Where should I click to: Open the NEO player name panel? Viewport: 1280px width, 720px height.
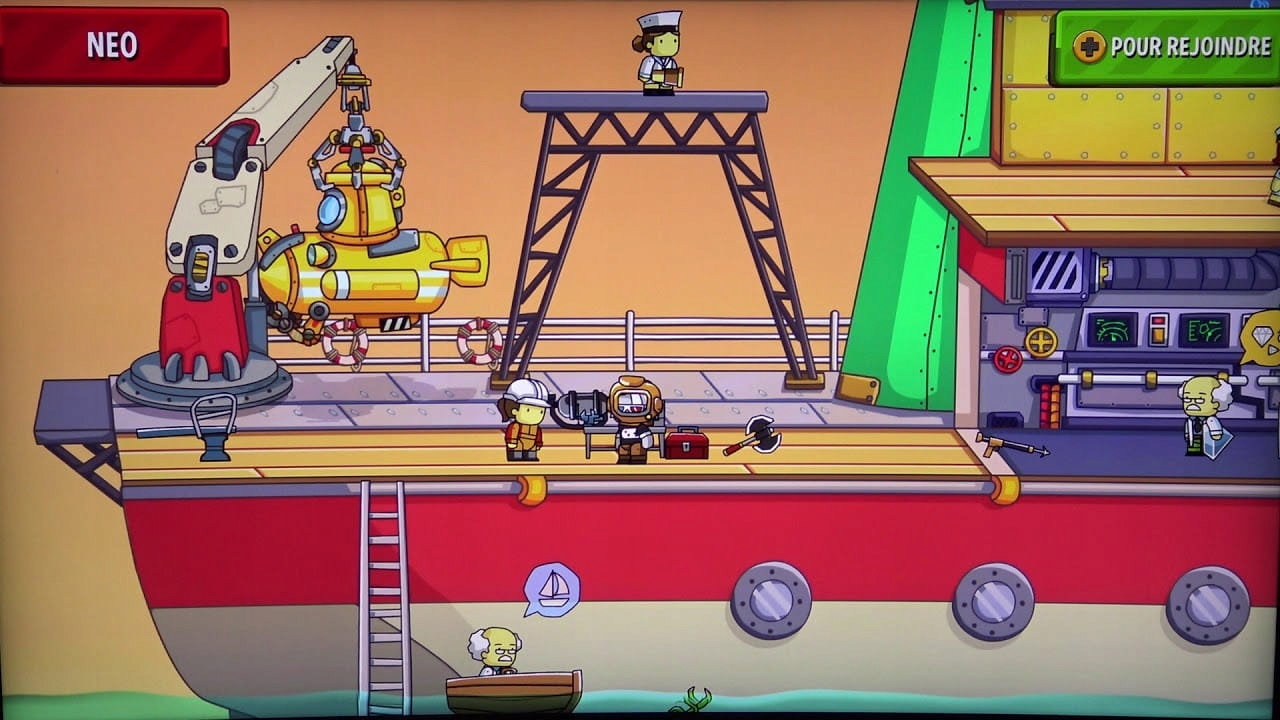[x=113, y=46]
